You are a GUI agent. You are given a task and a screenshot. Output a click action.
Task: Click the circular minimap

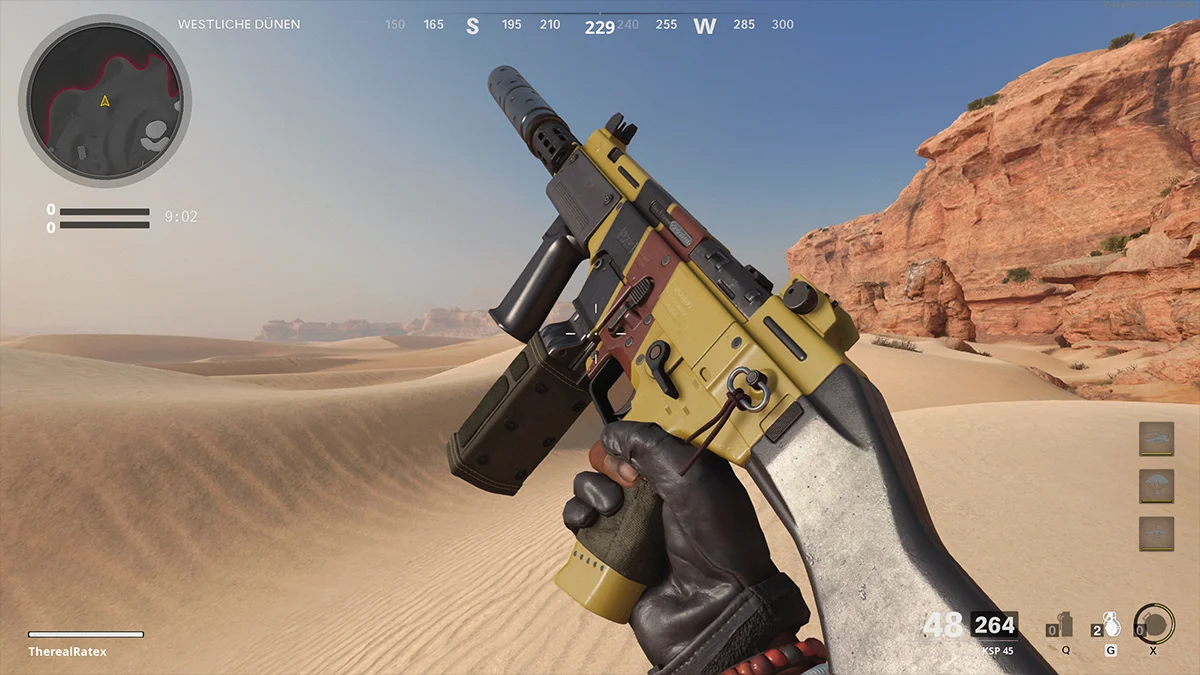[x=105, y=102]
